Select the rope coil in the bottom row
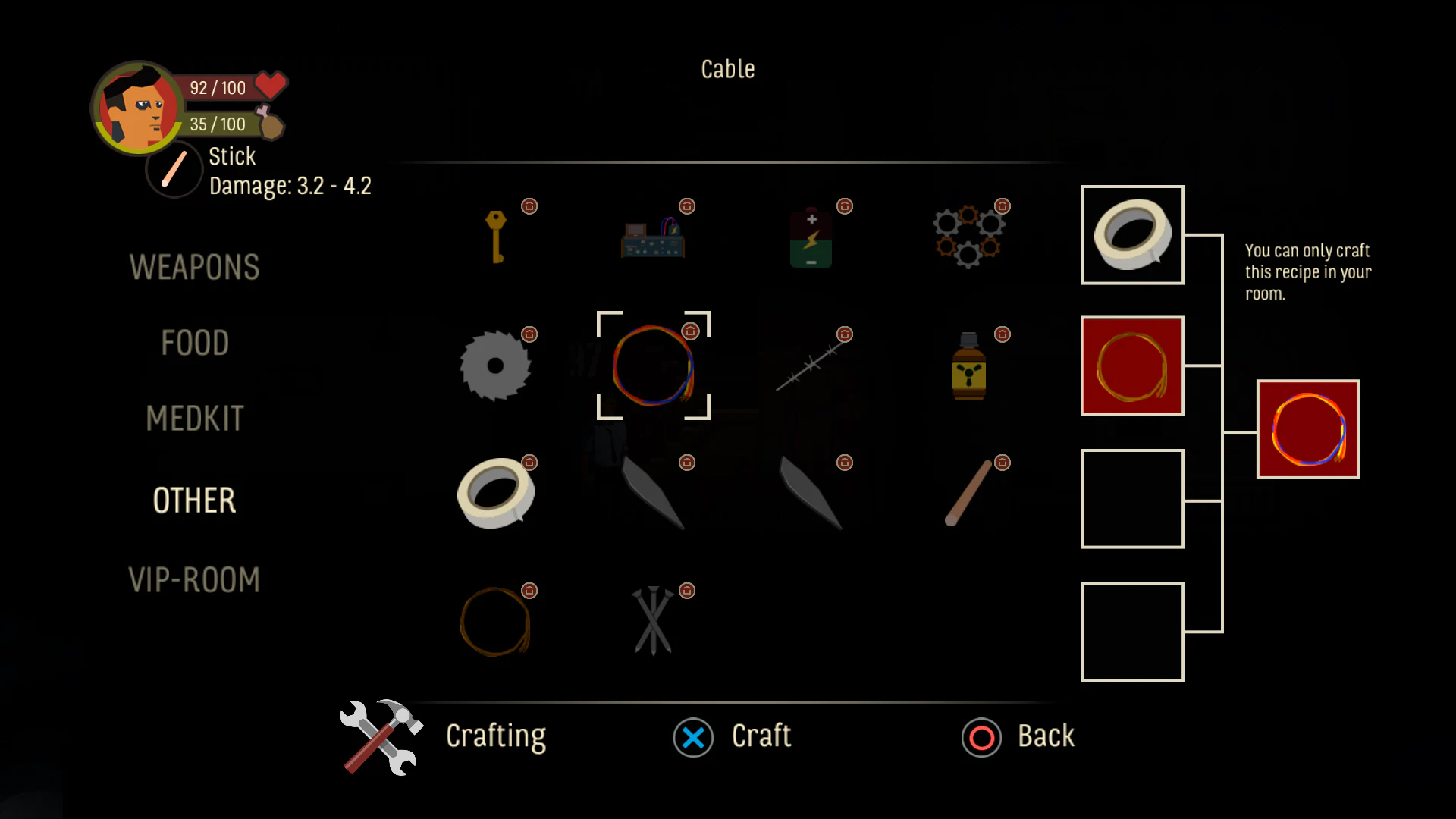This screenshot has height=819, width=1456. tap(497, 622)
